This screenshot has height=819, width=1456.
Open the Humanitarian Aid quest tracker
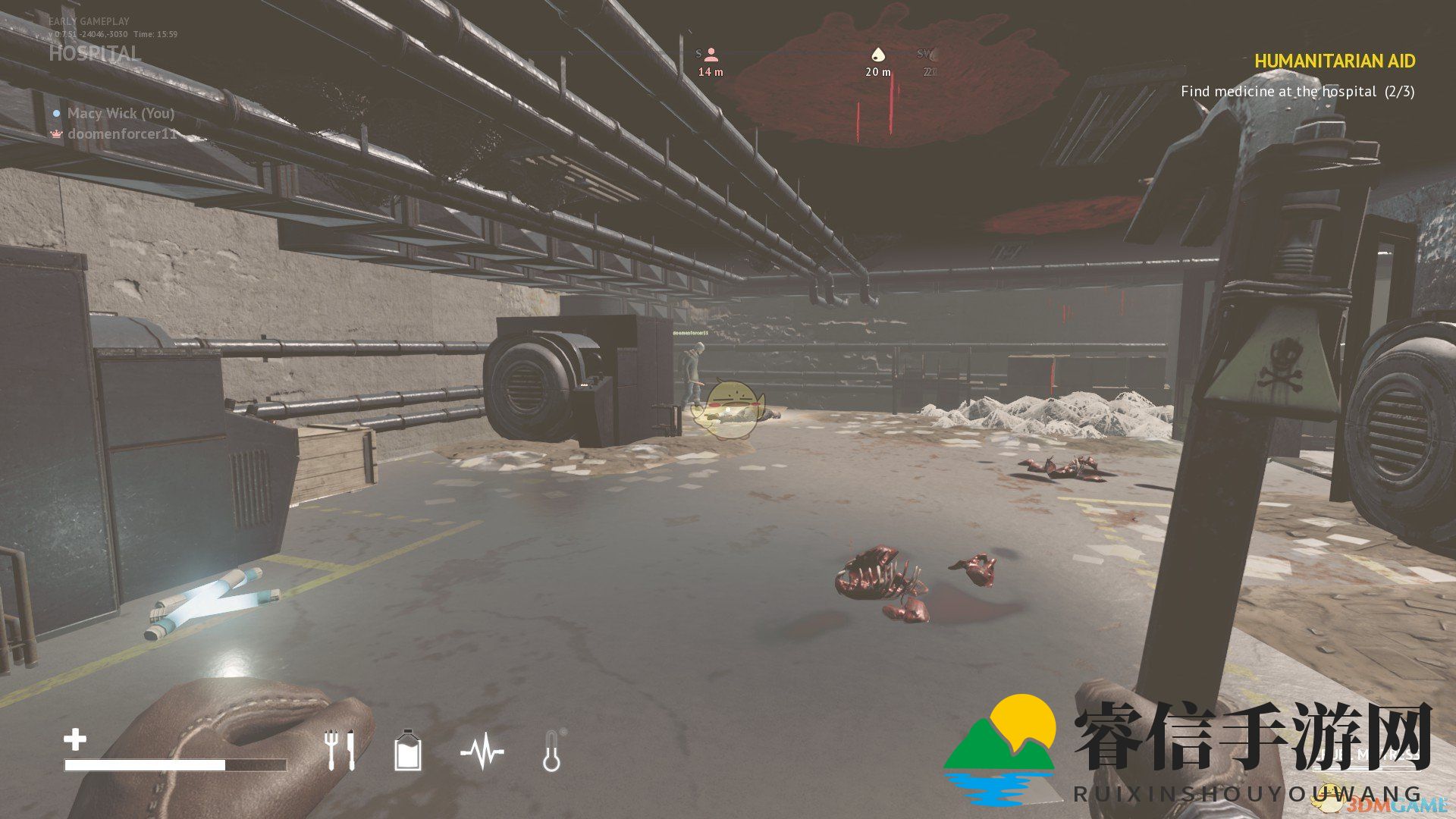pyautogui.click(x=1335, y=61)
